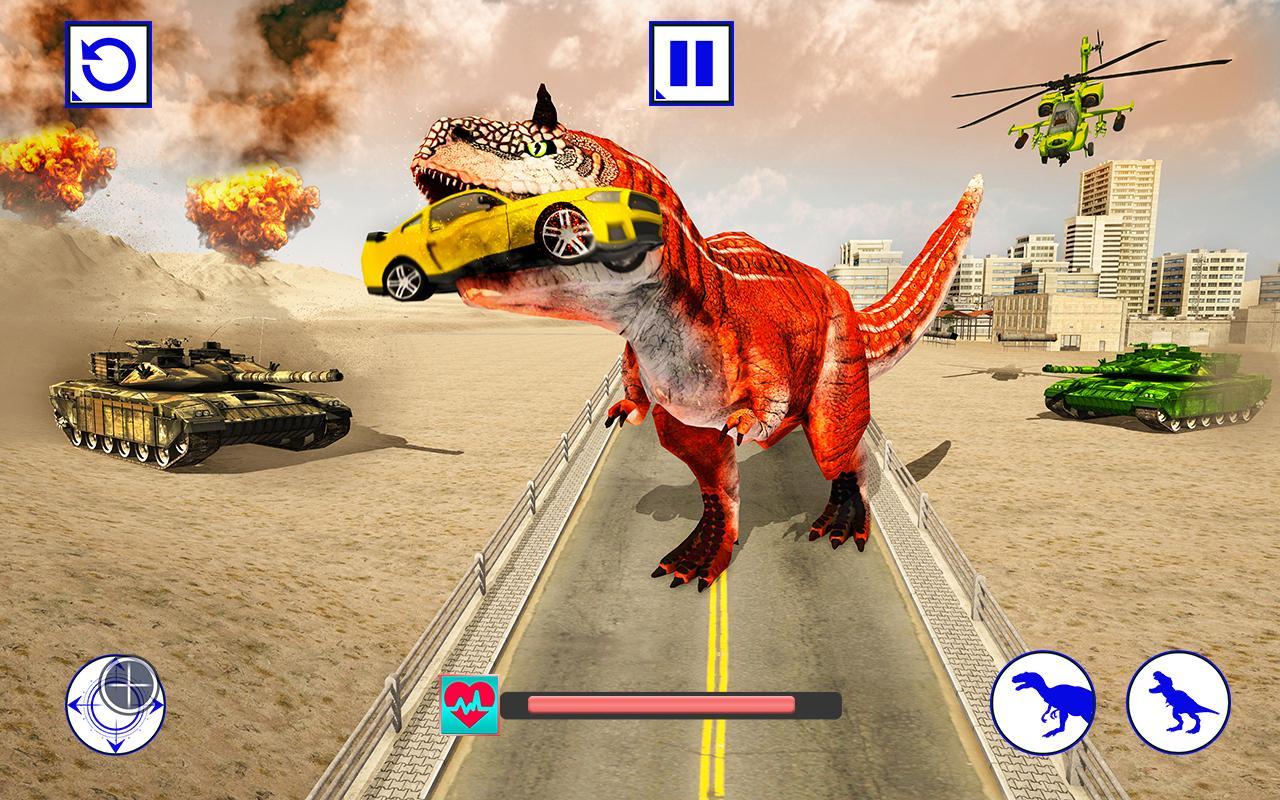The width and height of the screenshot is (1280, 800).
Task: Tap the circular restart arrow button
Action: pos(107,66)
